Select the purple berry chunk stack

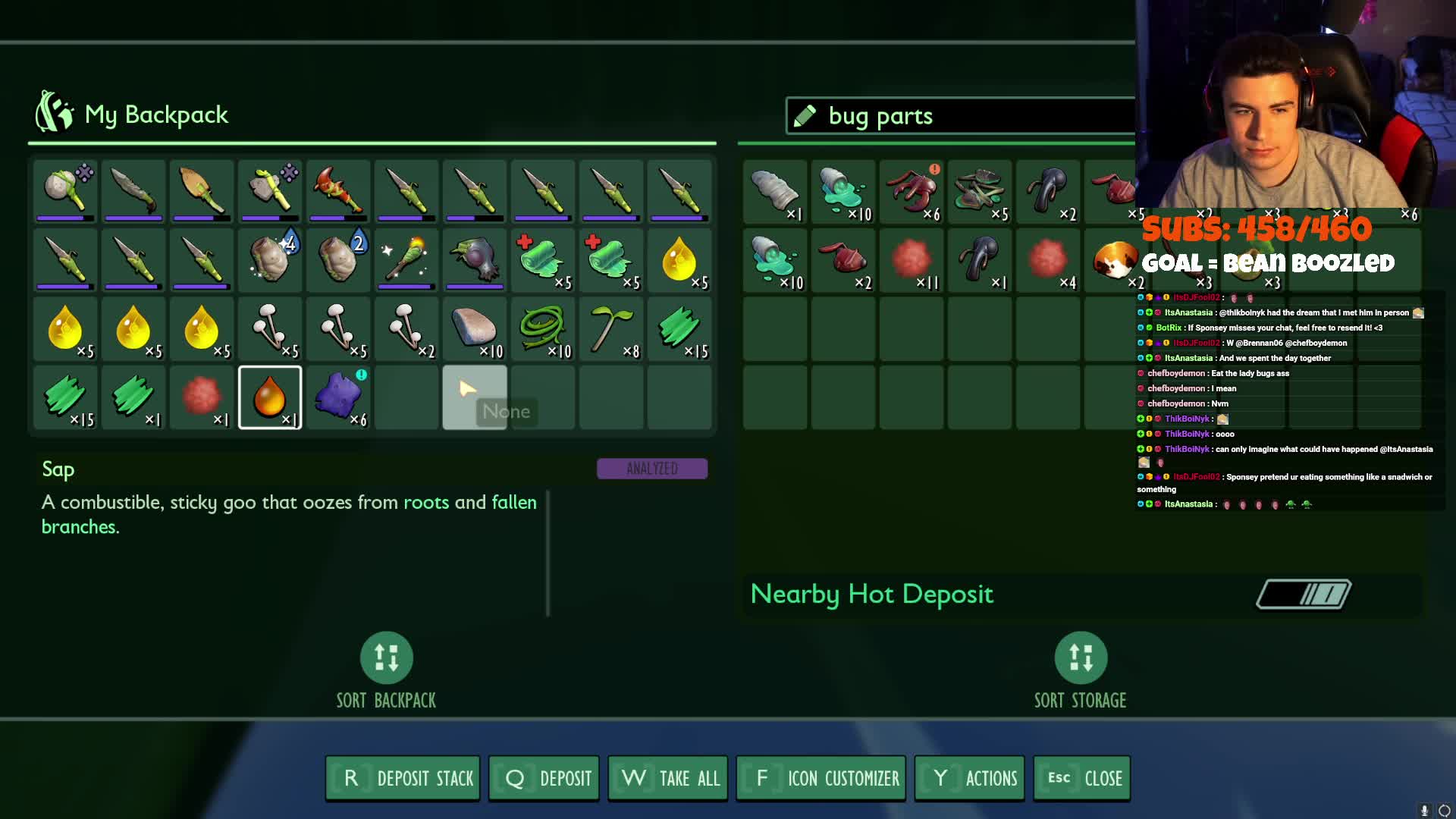338,397
